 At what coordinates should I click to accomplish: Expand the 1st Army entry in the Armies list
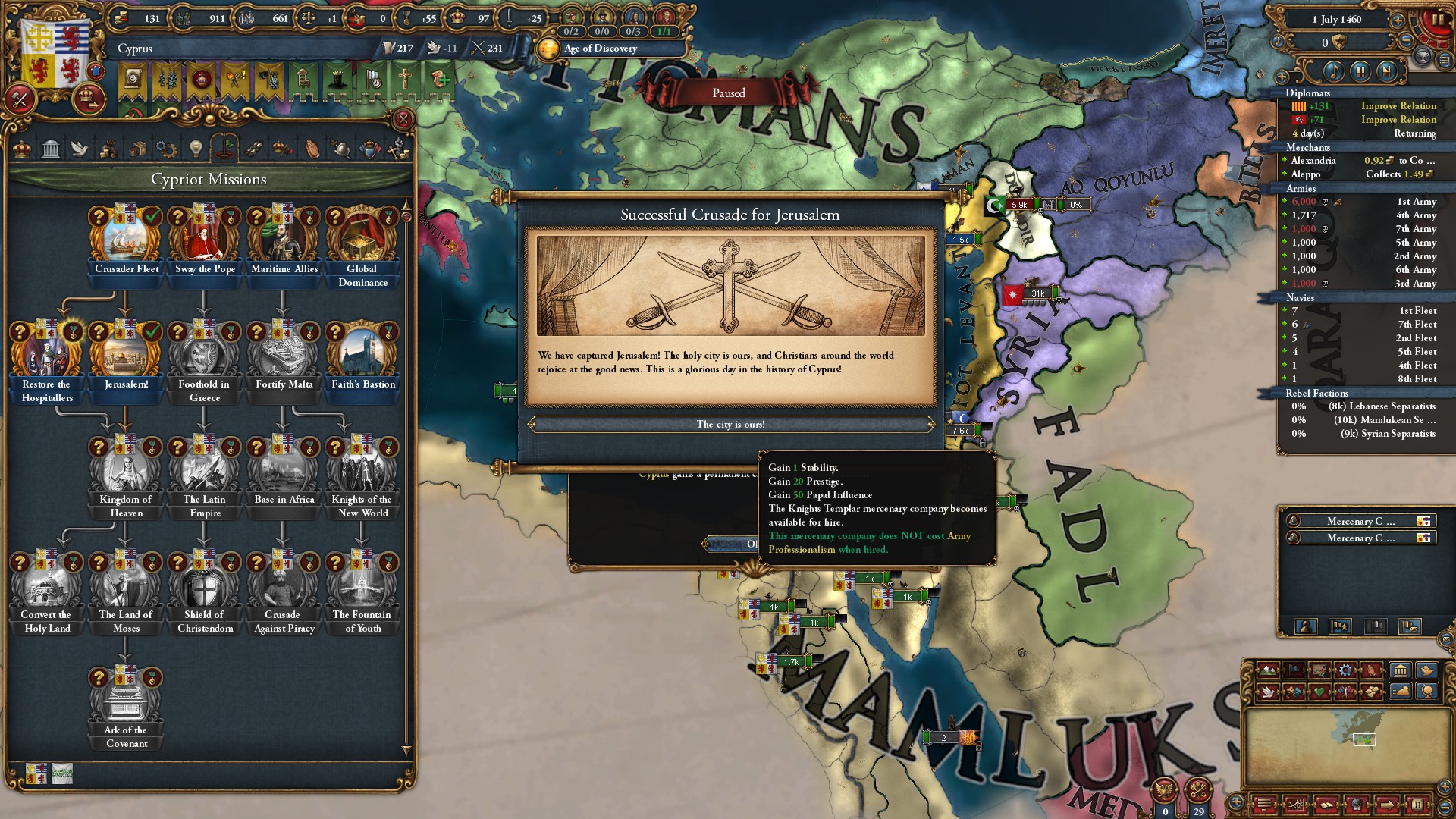click(x=1284, y=201)
